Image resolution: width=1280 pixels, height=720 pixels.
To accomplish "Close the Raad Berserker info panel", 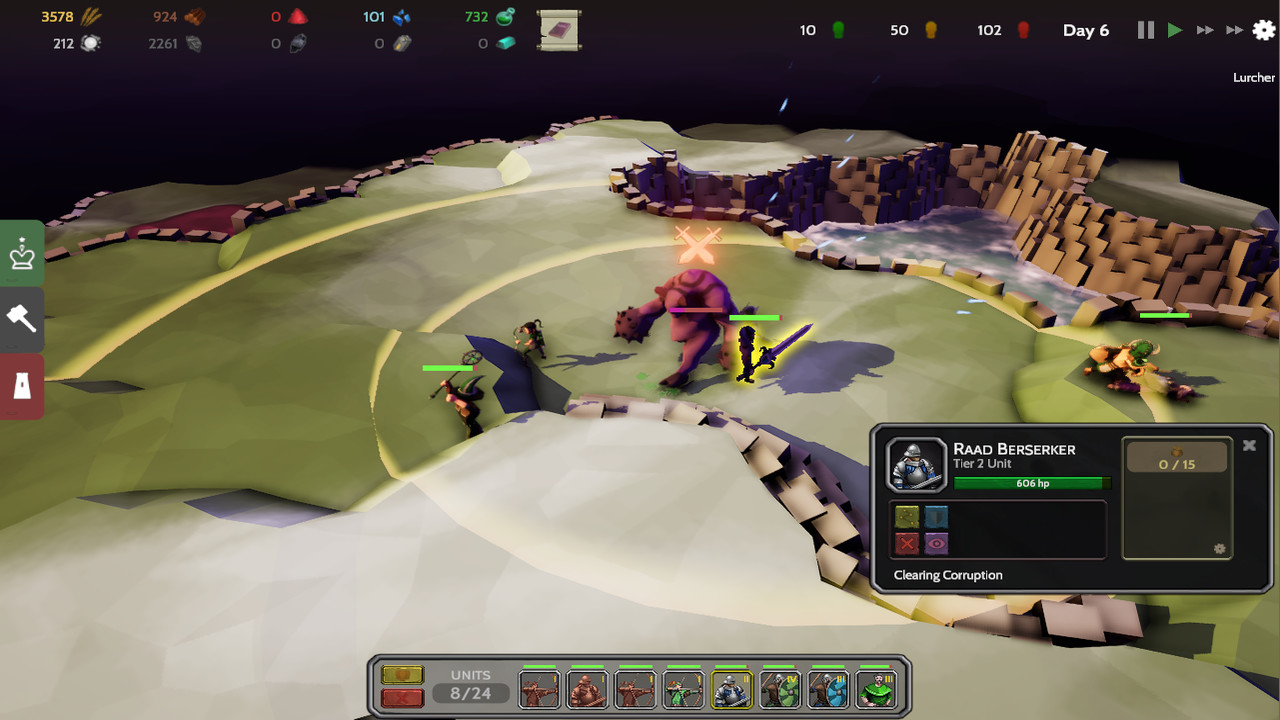I will click(x=1249, y=445).
